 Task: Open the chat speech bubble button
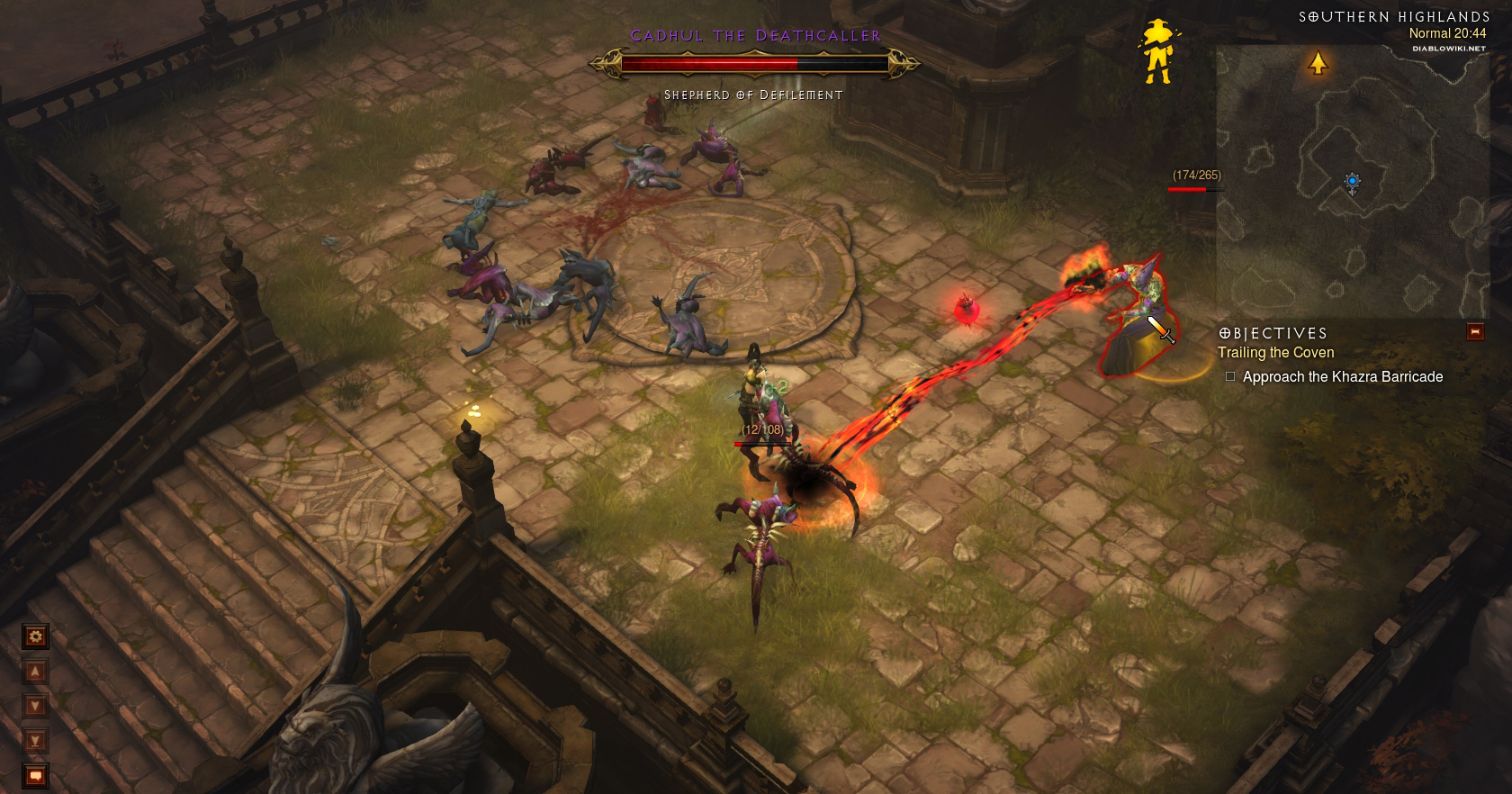[x=35, y=774]
